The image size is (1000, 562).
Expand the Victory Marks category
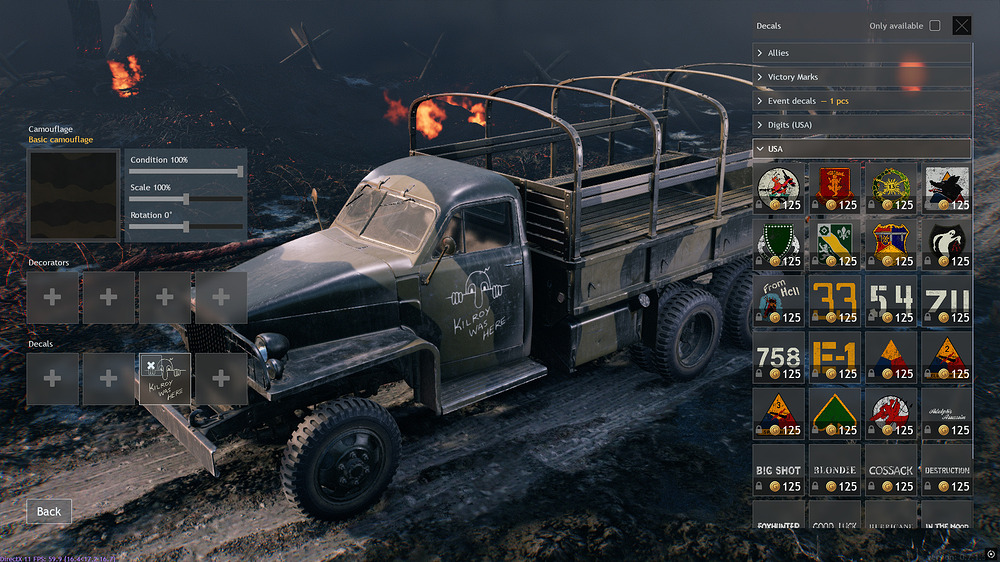[861, 77]
